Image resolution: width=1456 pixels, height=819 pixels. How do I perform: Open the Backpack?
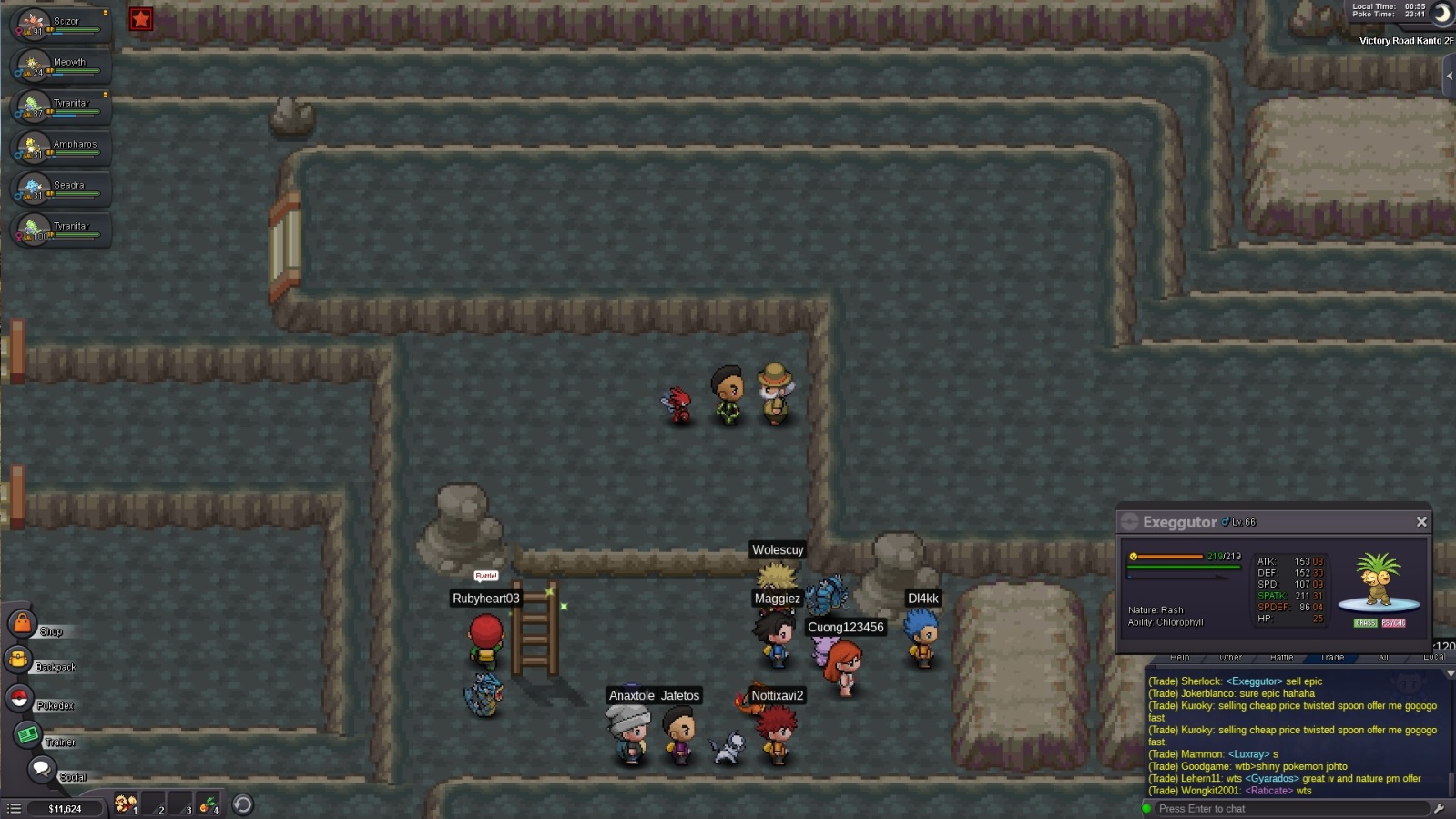[18, 660]
